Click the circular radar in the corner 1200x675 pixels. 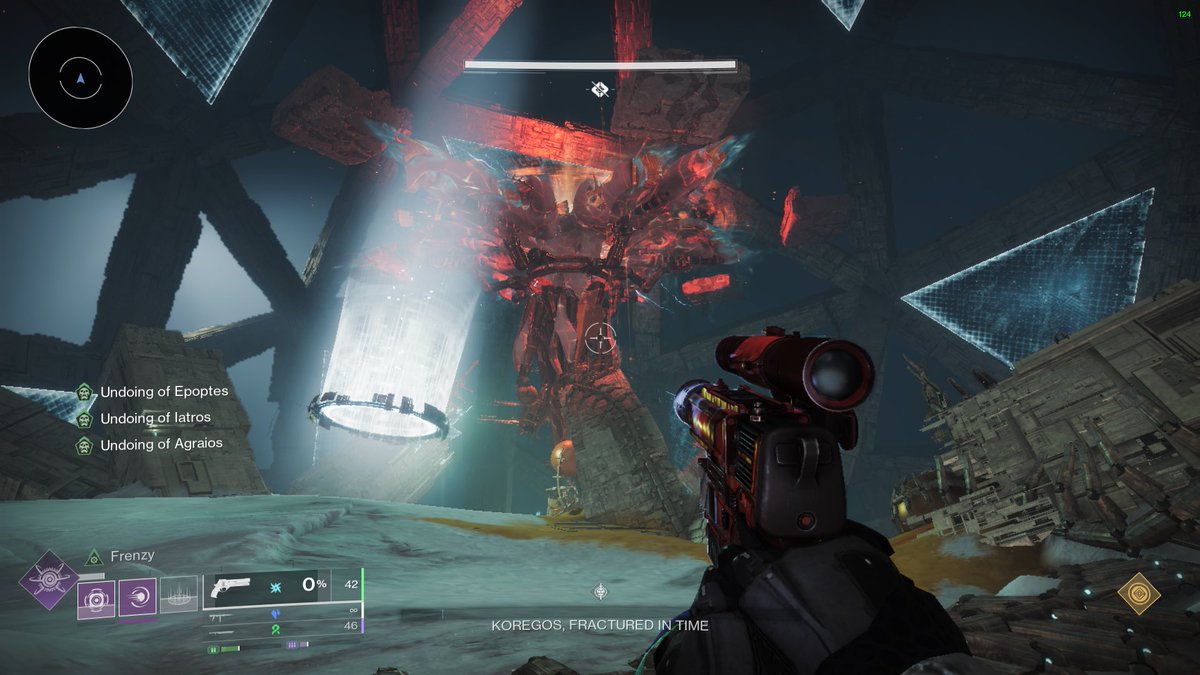pos(80,77)
